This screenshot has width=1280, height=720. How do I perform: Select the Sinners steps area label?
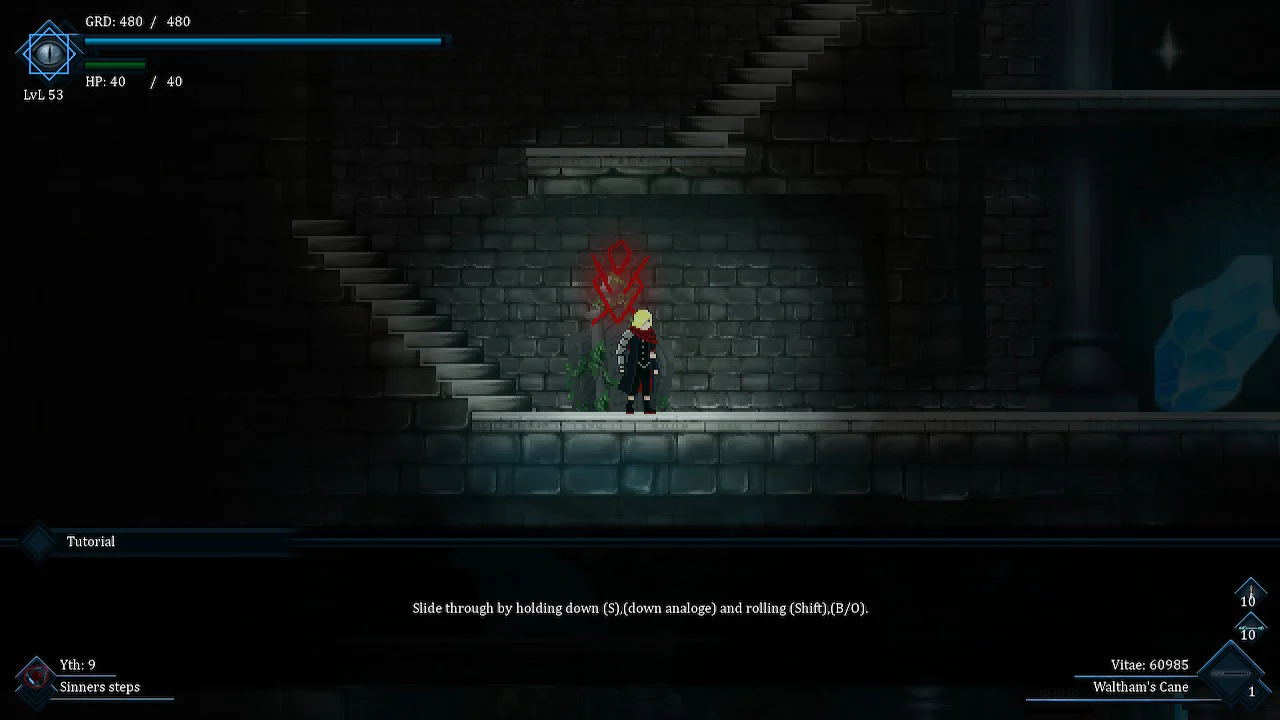(x=99, y=687)
